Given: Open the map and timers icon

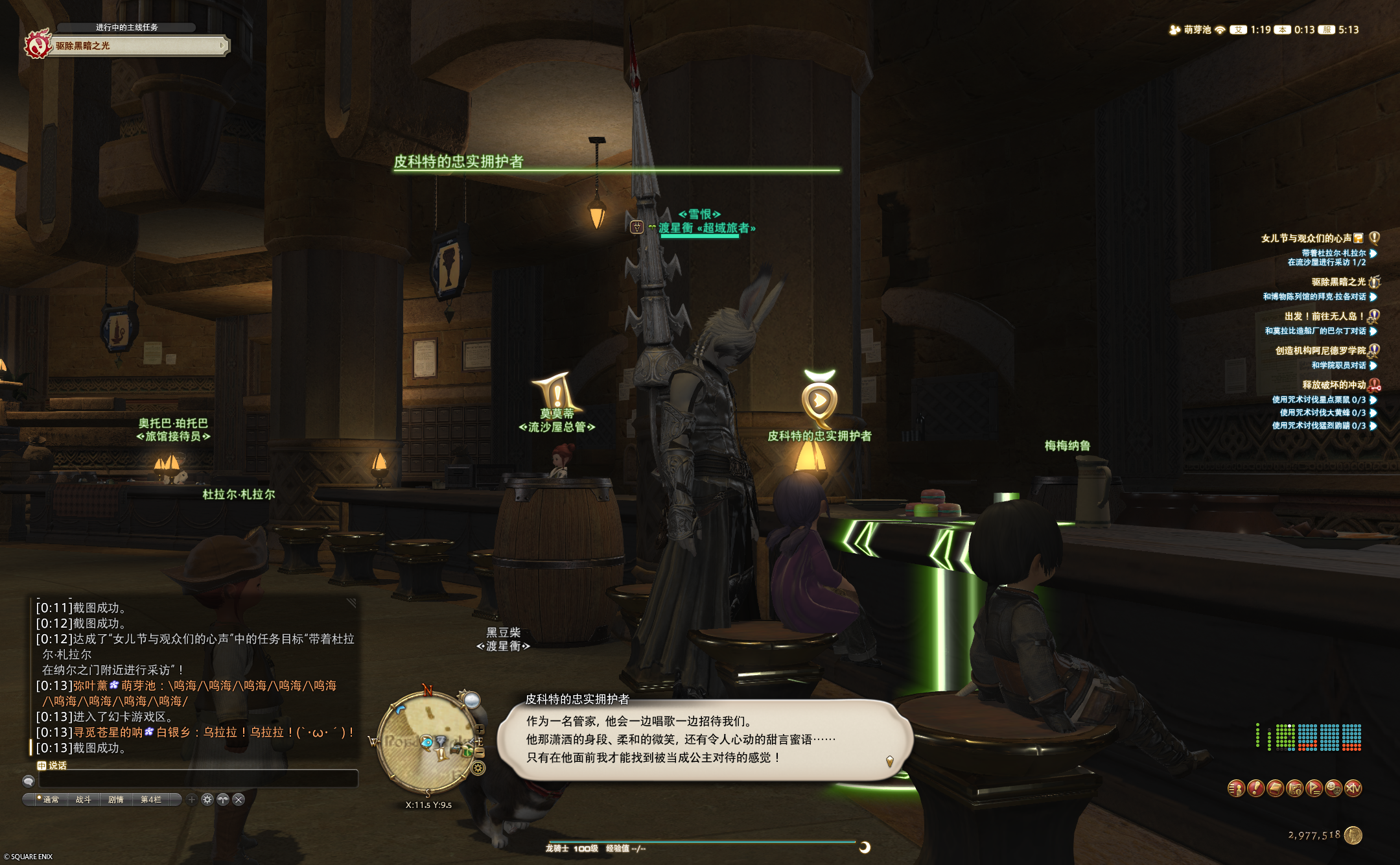Looking at the screenshot, I should 1295,789.
